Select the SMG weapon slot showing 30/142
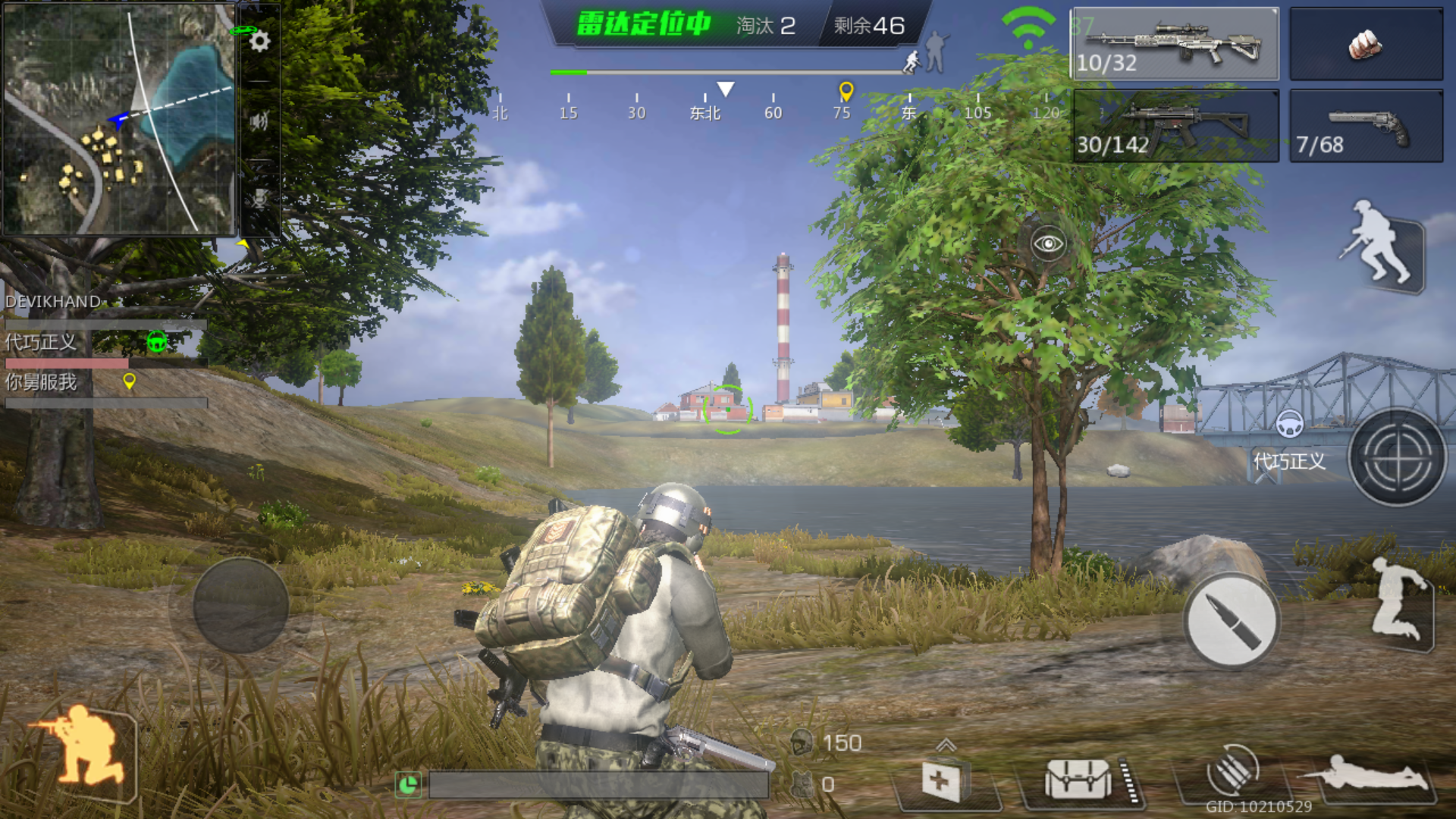This screenshot has width=1456, height=819. [1175, 125]
